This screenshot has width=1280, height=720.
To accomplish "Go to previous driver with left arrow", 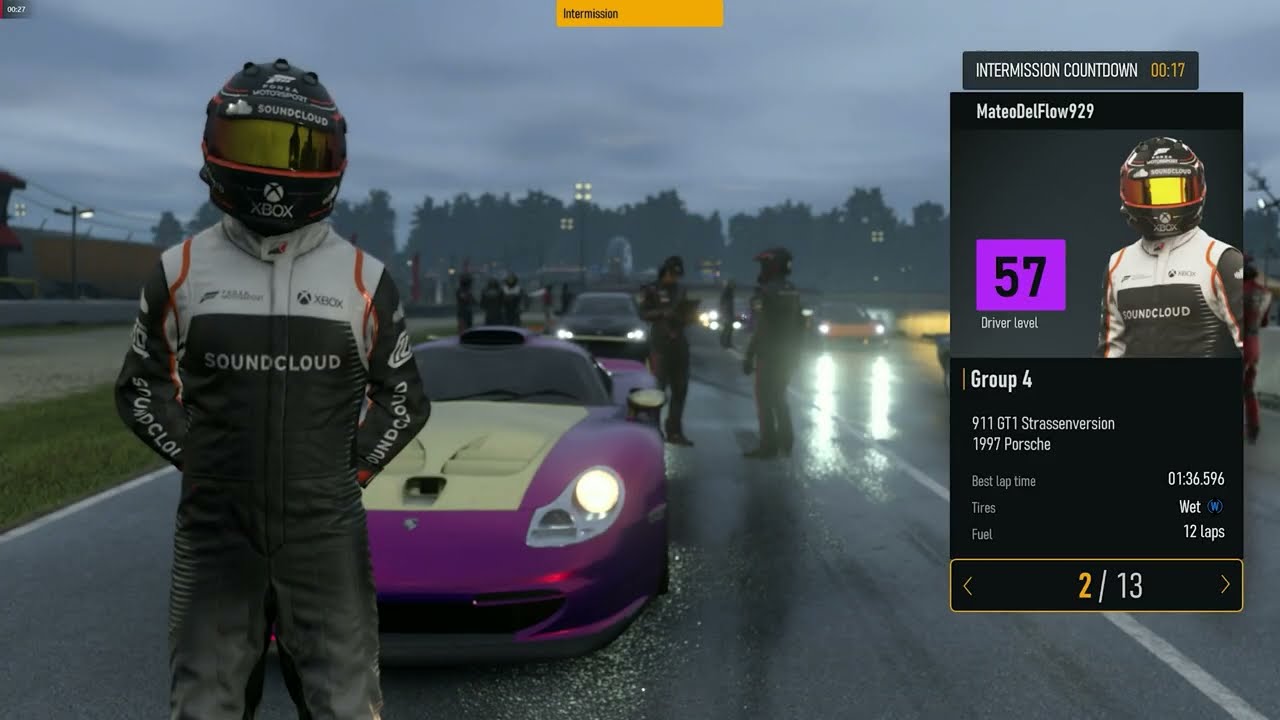I will 967,586.
